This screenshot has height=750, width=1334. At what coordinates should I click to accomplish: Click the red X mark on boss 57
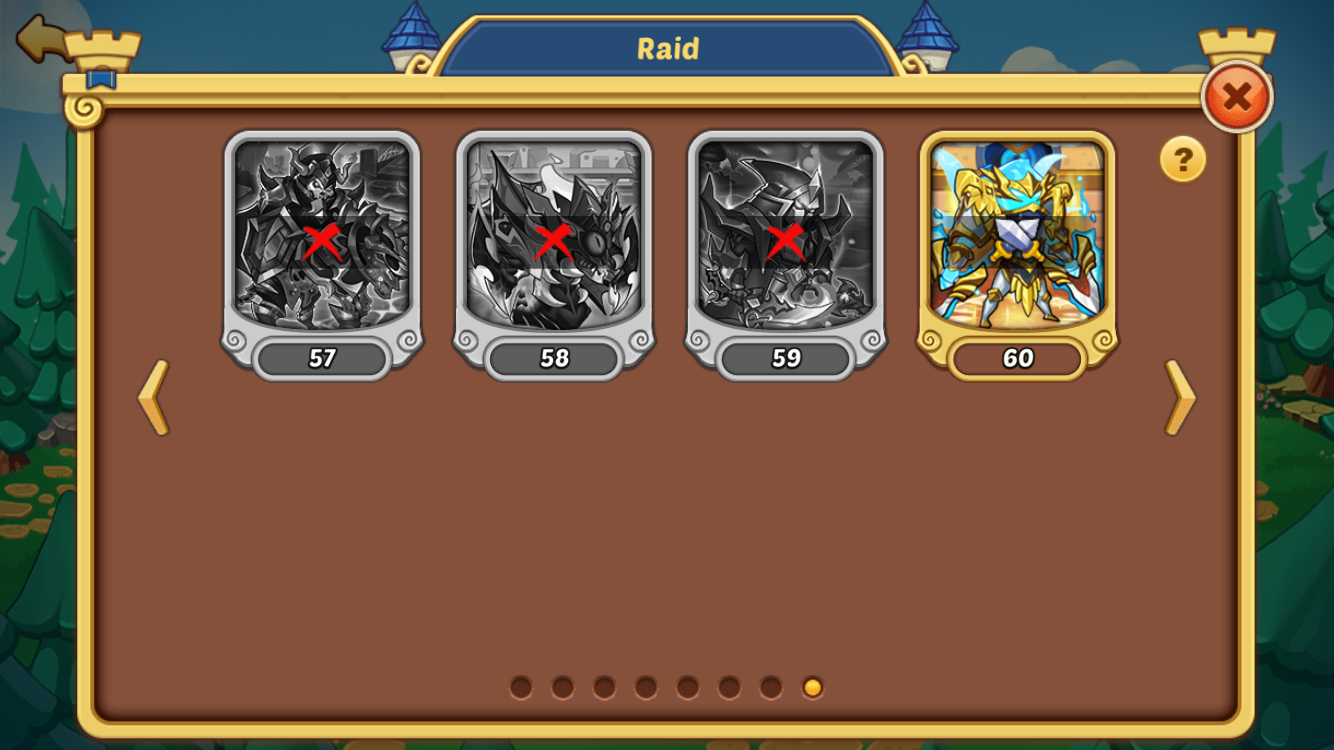pos(322,239)
